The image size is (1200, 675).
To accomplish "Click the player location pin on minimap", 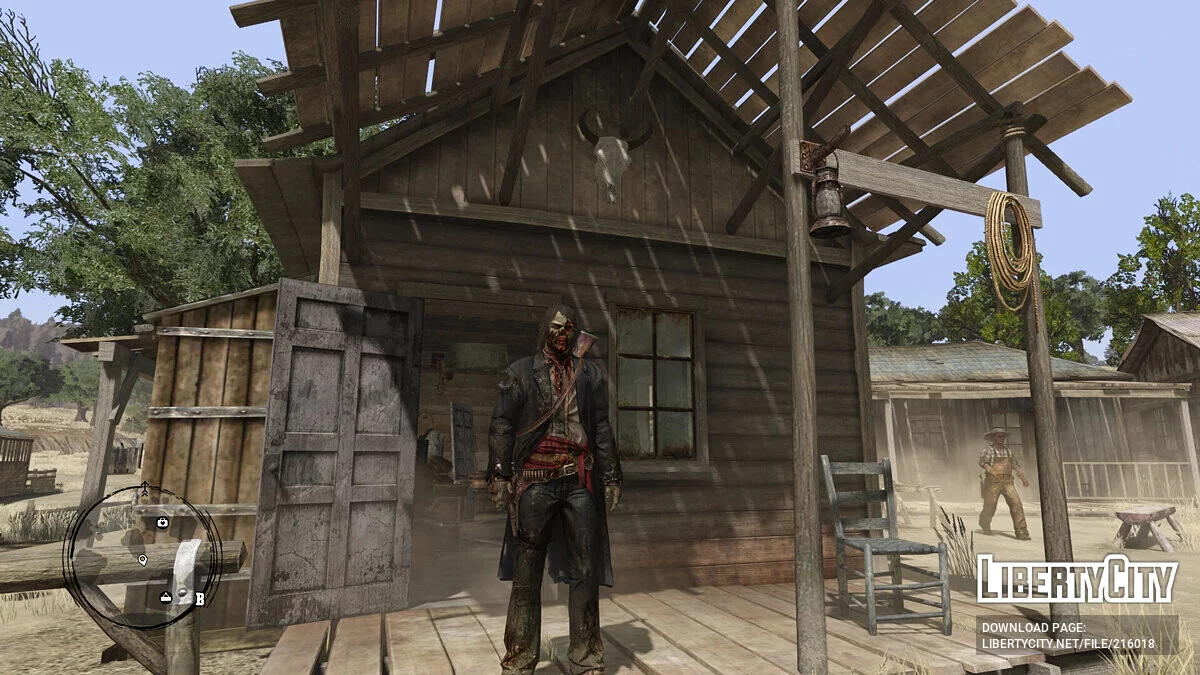I will [x=143, y=560].
